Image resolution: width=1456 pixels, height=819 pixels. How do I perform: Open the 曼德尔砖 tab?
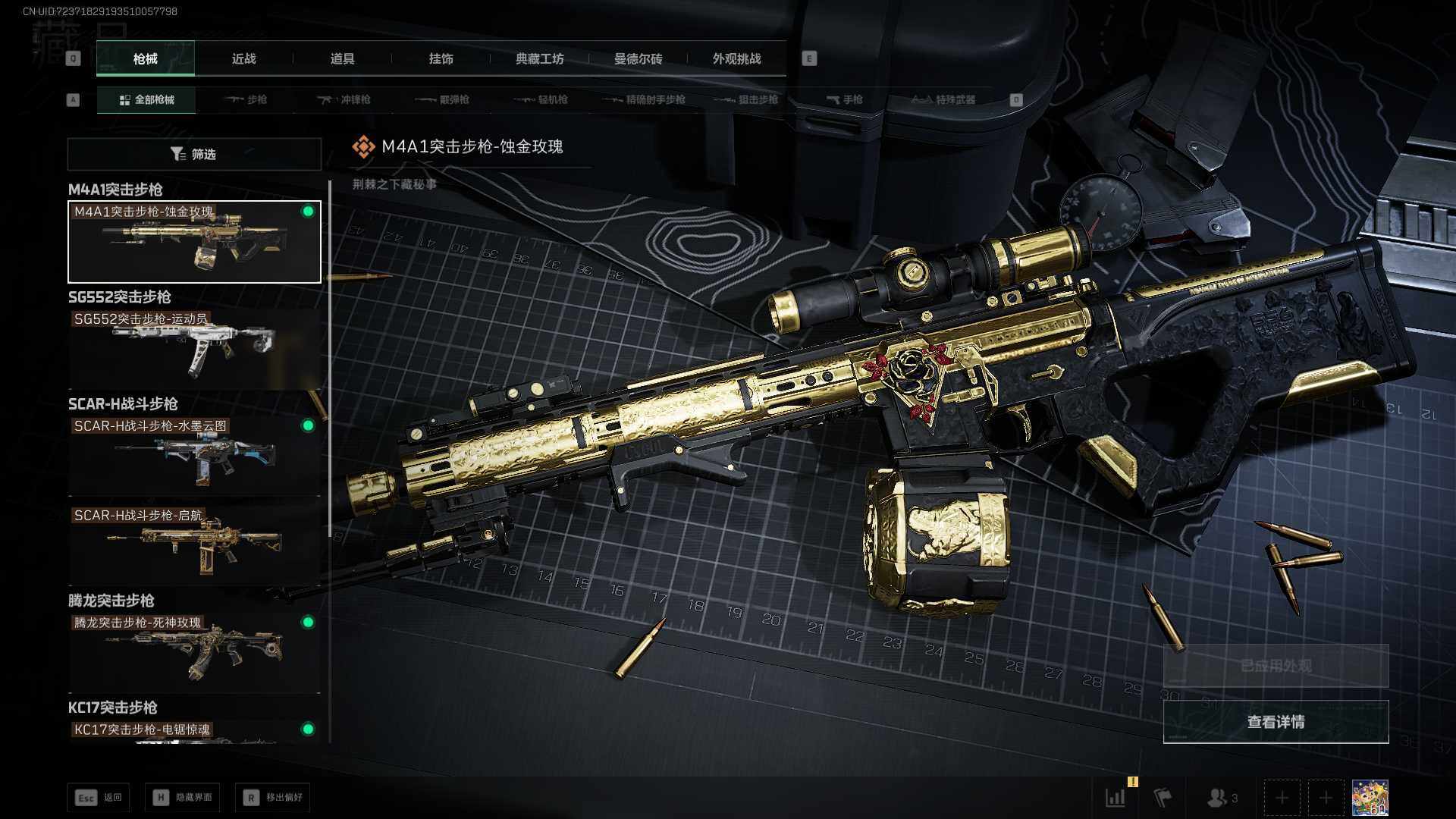[x=638, y=59]
